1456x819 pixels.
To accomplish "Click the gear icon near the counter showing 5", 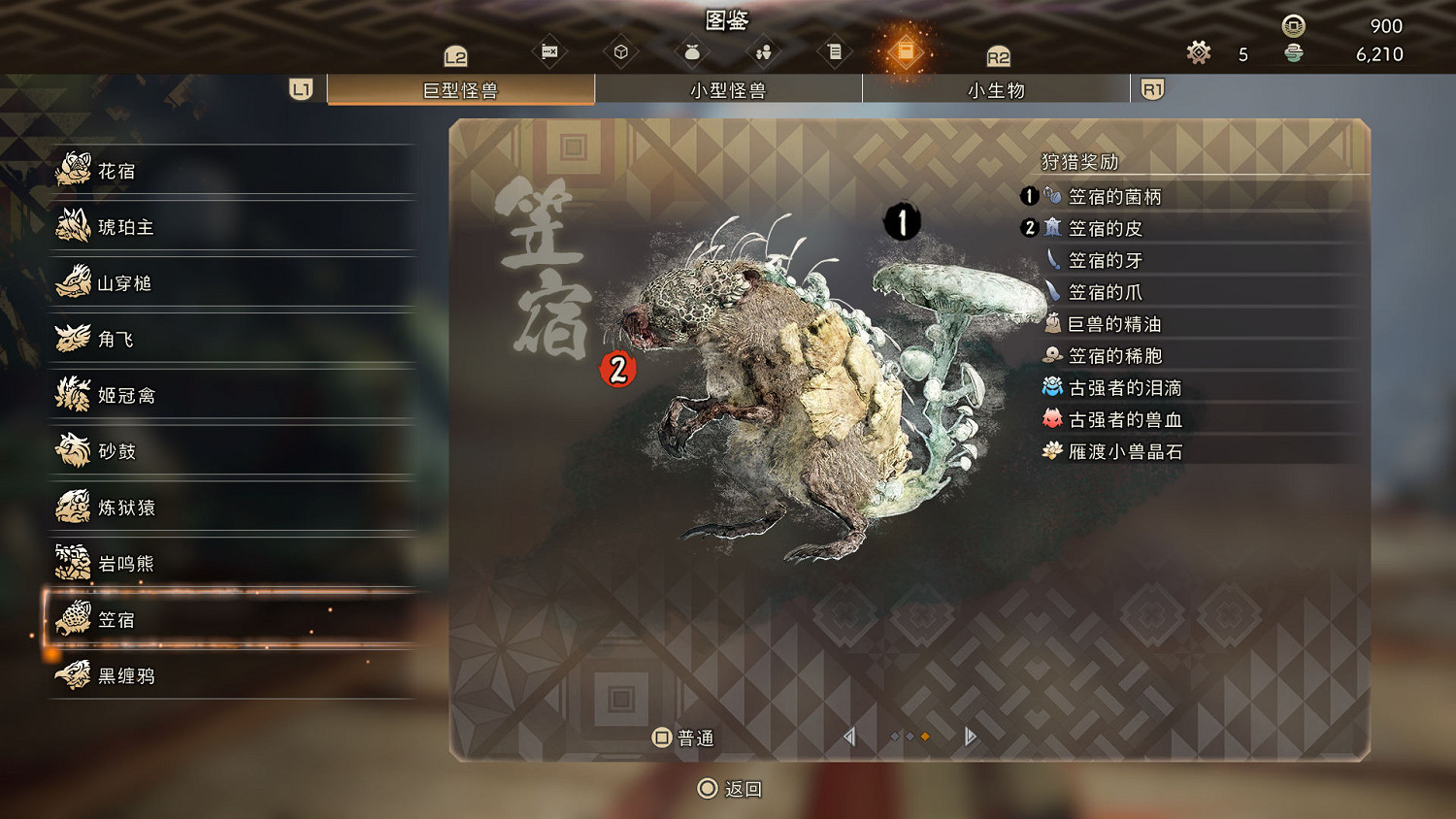I will pos(1199,54).
